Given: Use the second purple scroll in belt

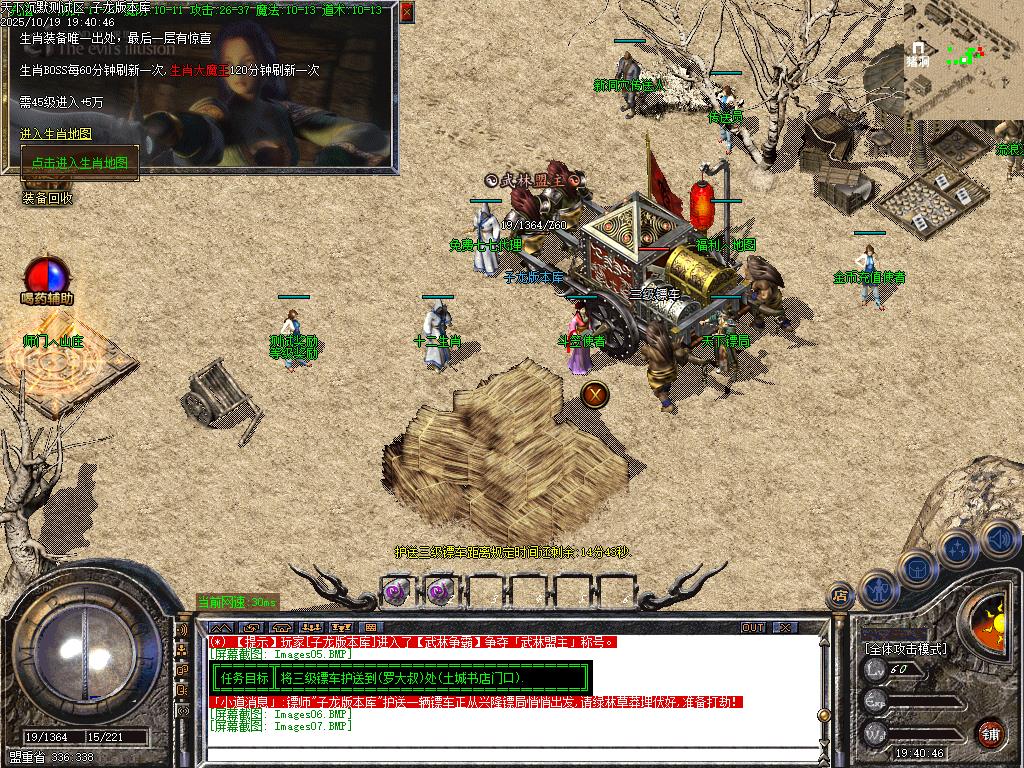Looking at the screenshot, I should coord(438,591).
